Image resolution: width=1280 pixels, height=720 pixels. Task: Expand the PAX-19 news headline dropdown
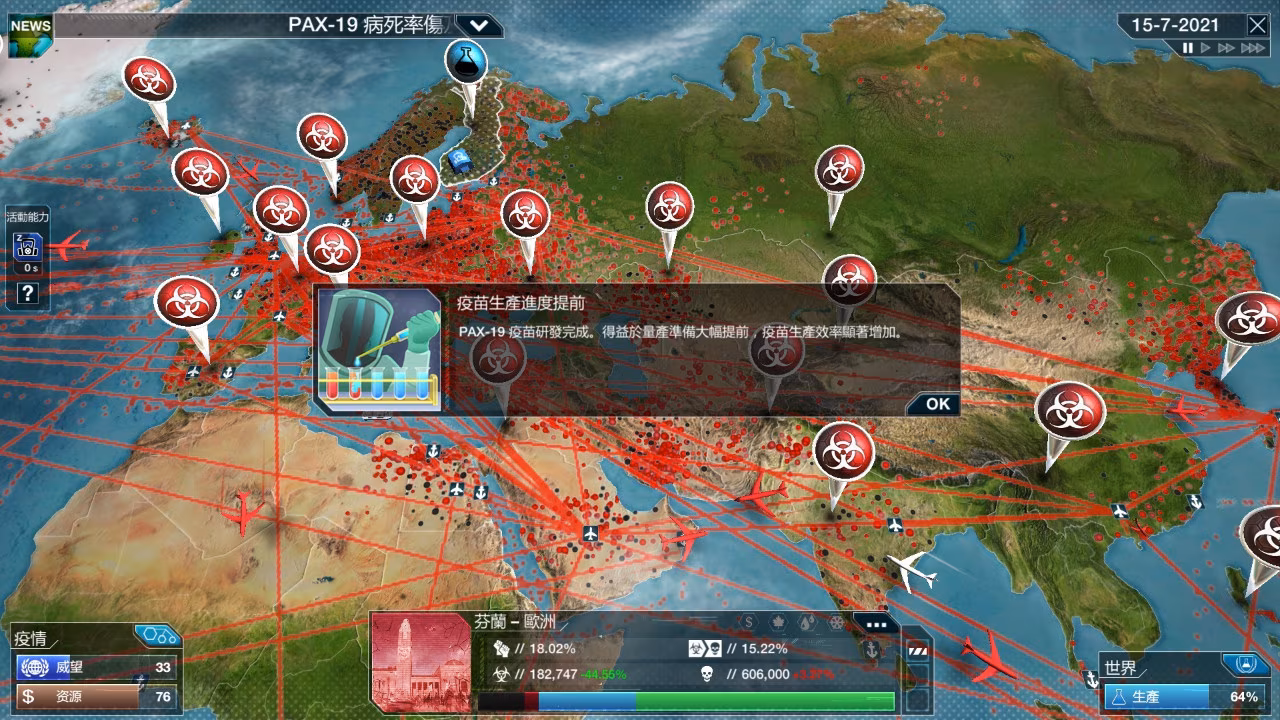(479, 26)
